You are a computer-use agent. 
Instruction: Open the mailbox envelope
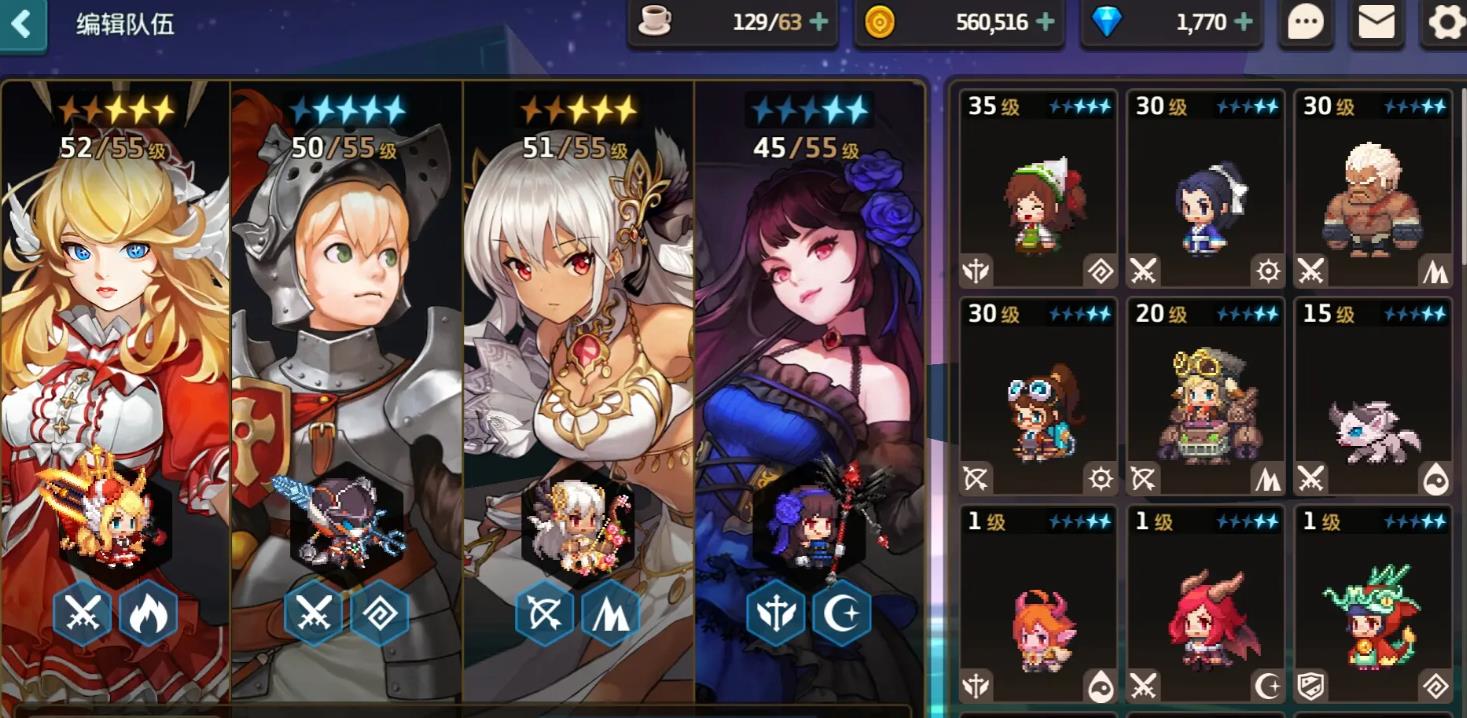pyautogui.click(x=1376, y=22)
